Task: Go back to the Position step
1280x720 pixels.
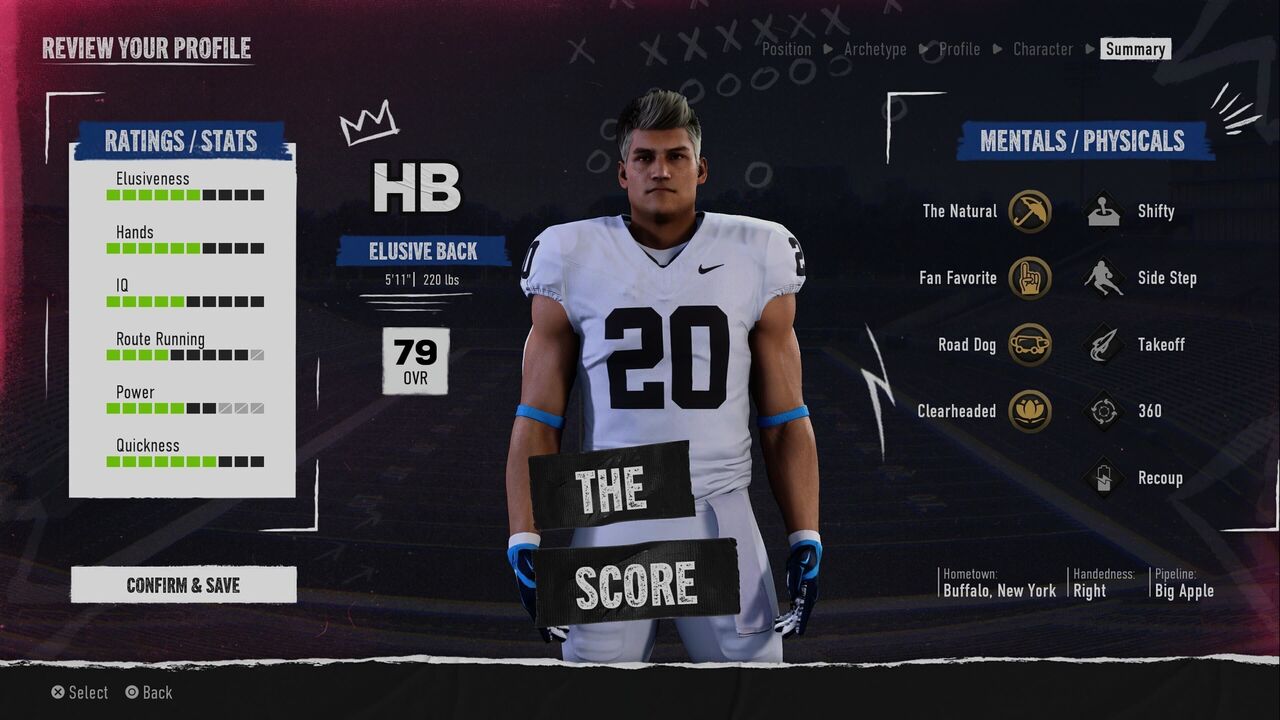Action: tap(787, 49)
